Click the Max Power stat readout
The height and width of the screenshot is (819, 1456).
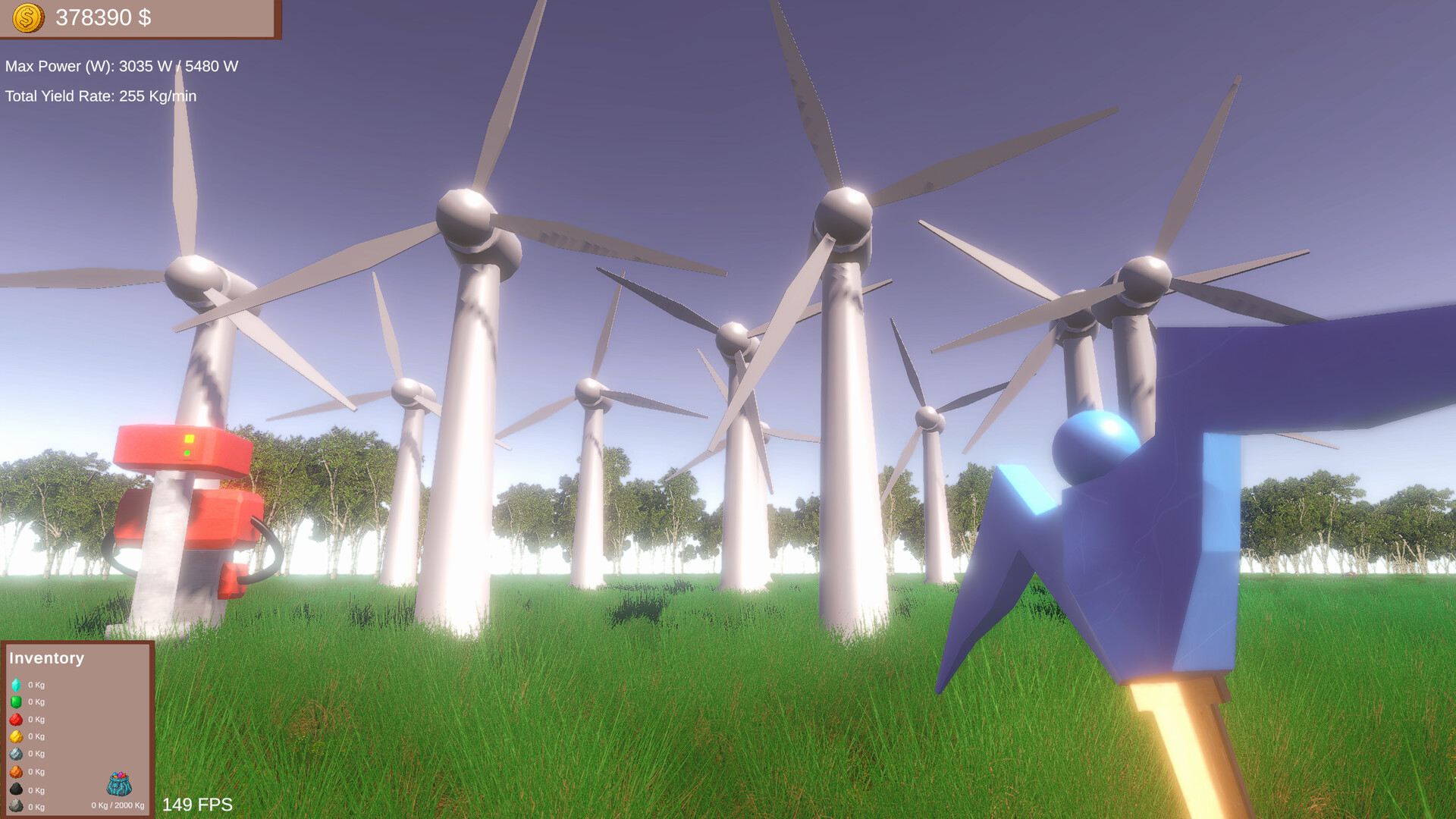click(121, 66)
